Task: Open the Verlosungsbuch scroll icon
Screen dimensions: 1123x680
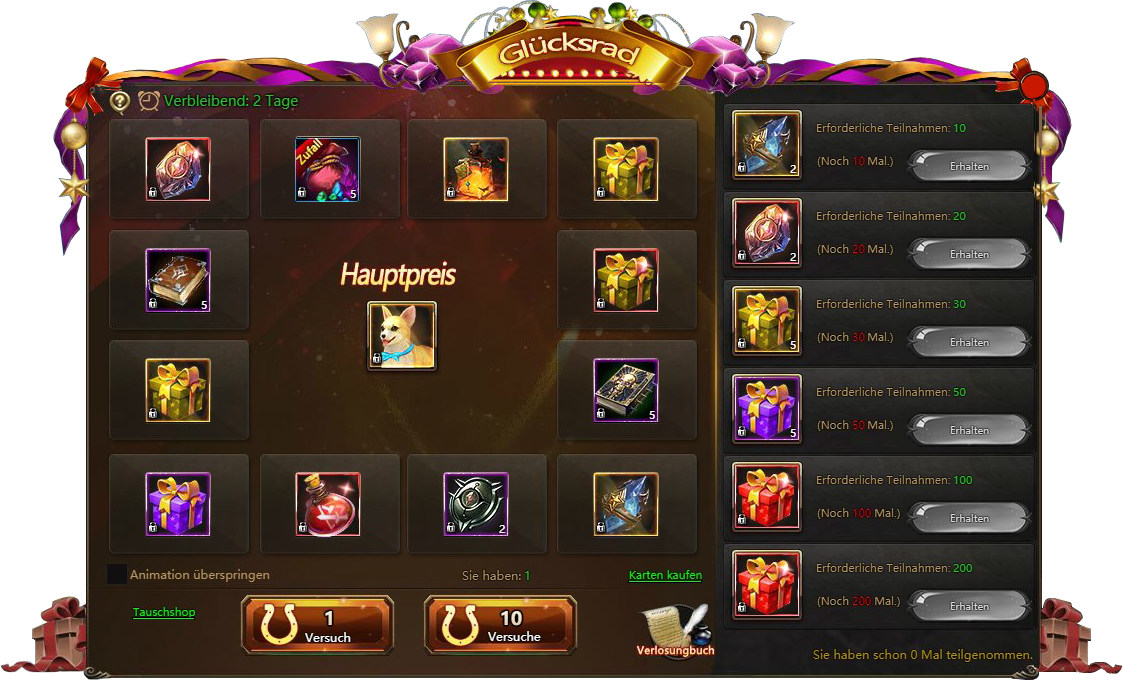Action: [x=674, y=628]
